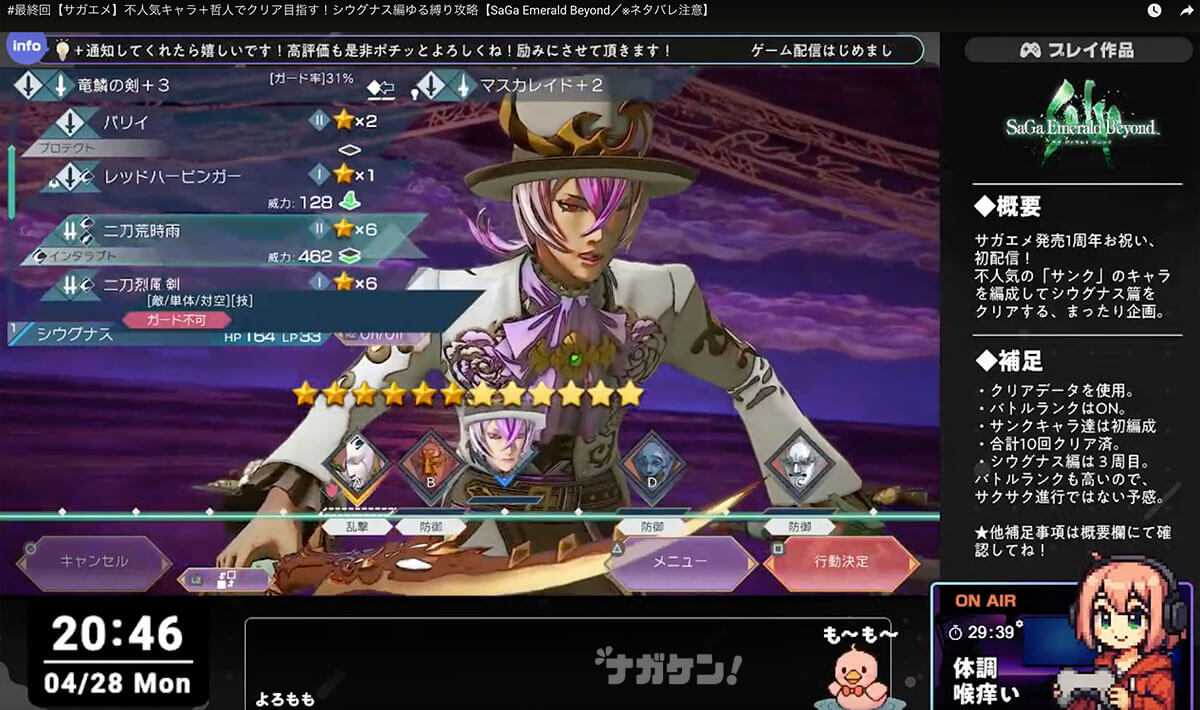Confirm actions with 行動決定
Viewport: 1200px width, 710px height.
tap(840, 562)
